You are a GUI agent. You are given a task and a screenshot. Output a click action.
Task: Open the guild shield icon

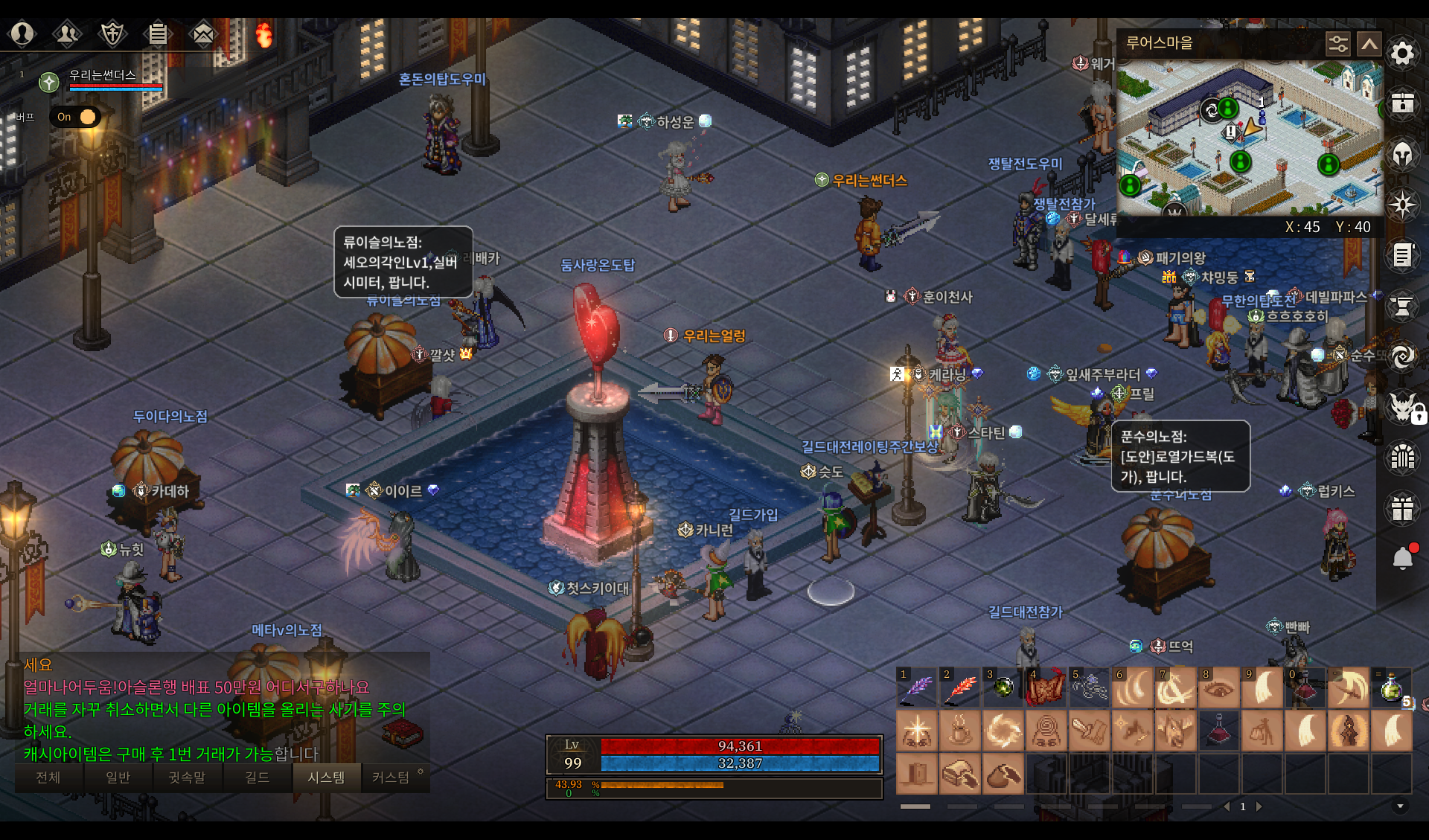pos(112,33)
